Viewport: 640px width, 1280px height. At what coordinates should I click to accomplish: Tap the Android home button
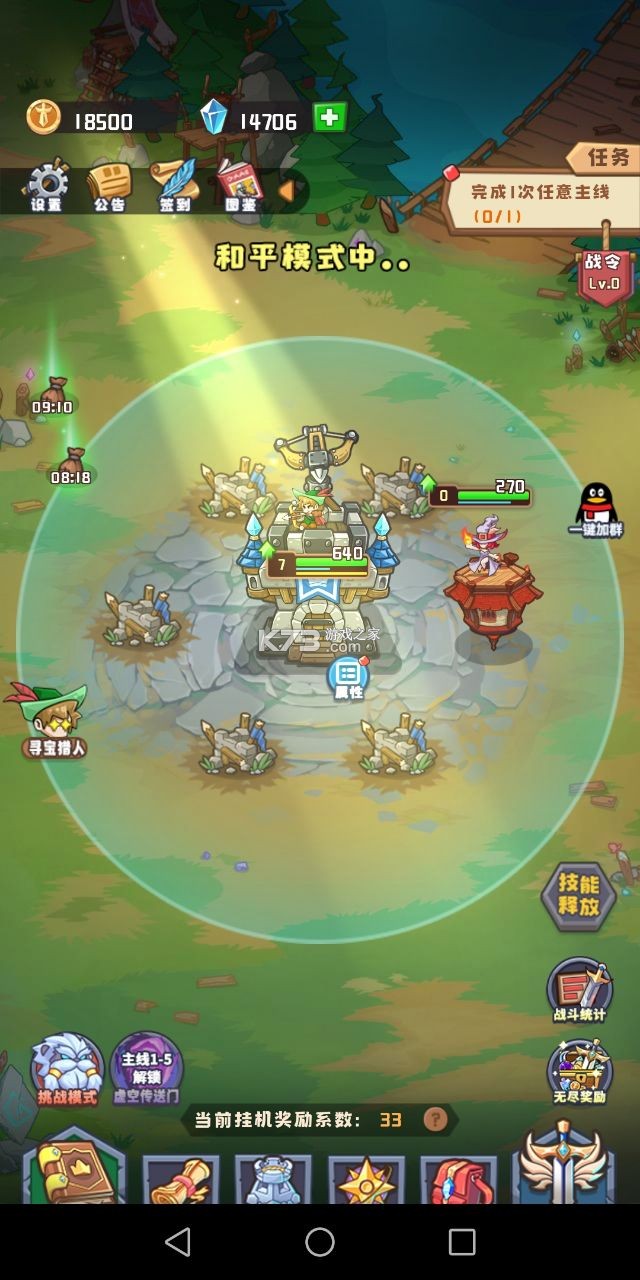pos(320,1242)
